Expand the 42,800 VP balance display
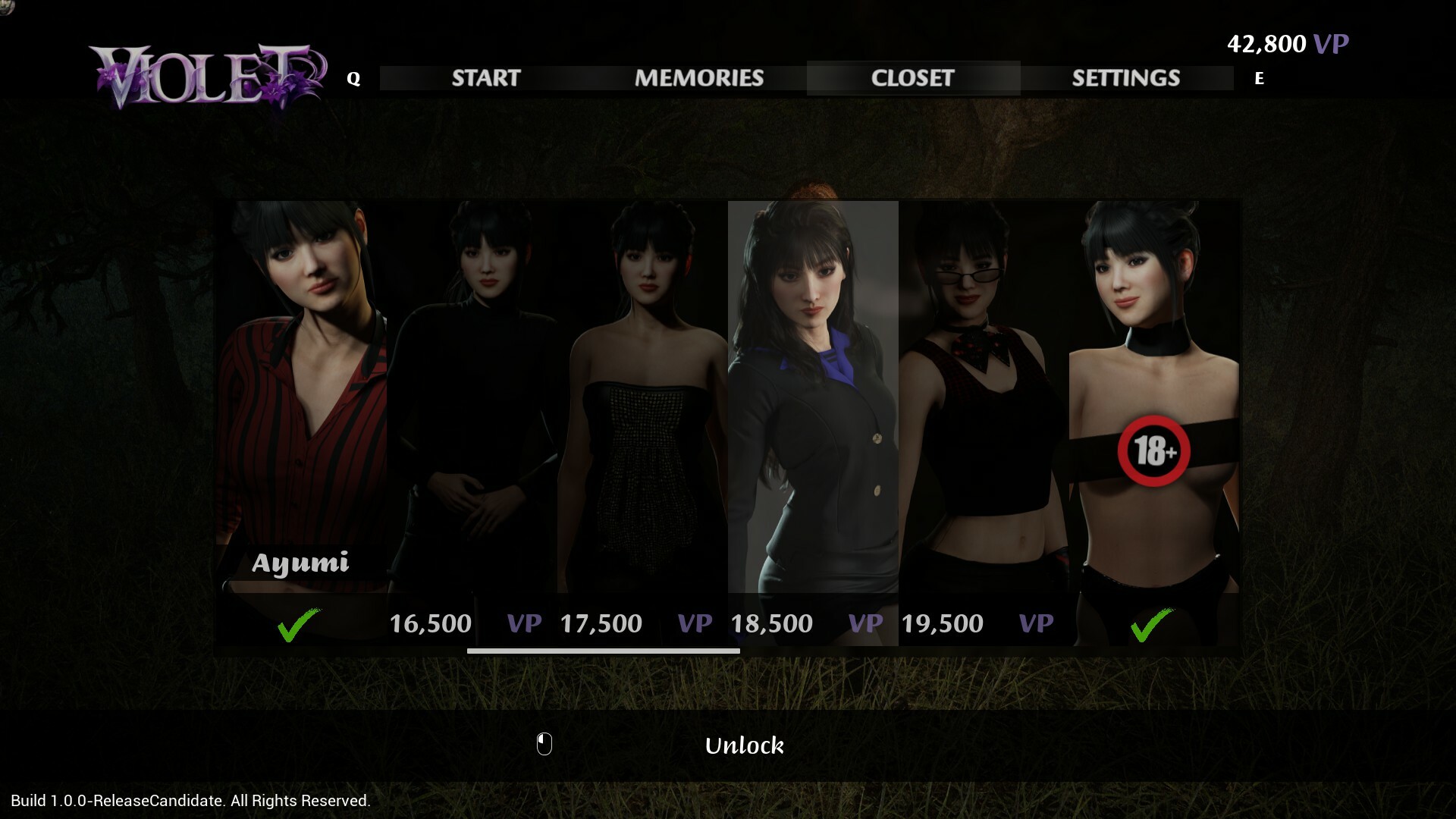1456x819 pixels. click(1288, 43)
